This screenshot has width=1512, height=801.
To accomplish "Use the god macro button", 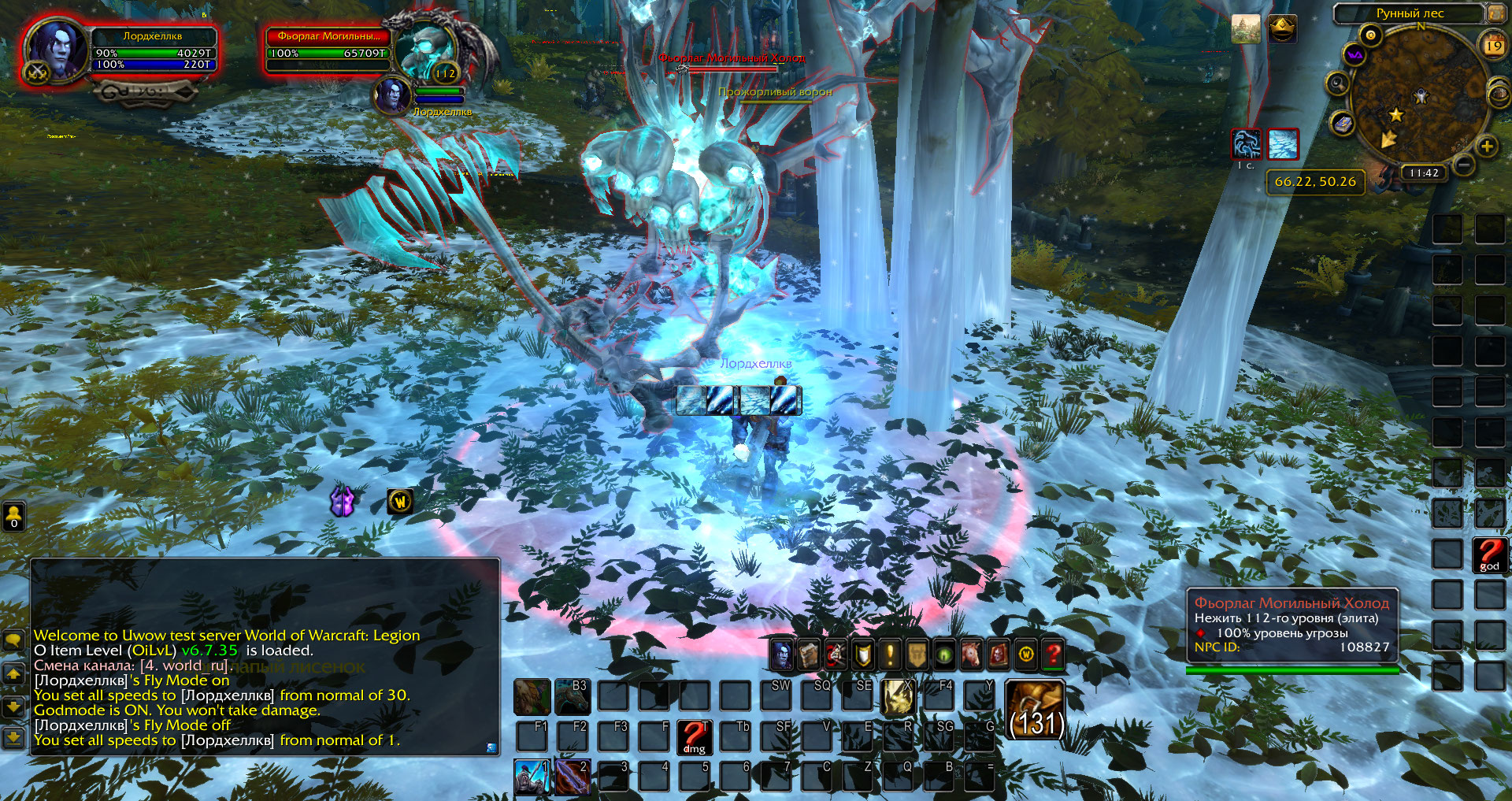I will 1489,554.
